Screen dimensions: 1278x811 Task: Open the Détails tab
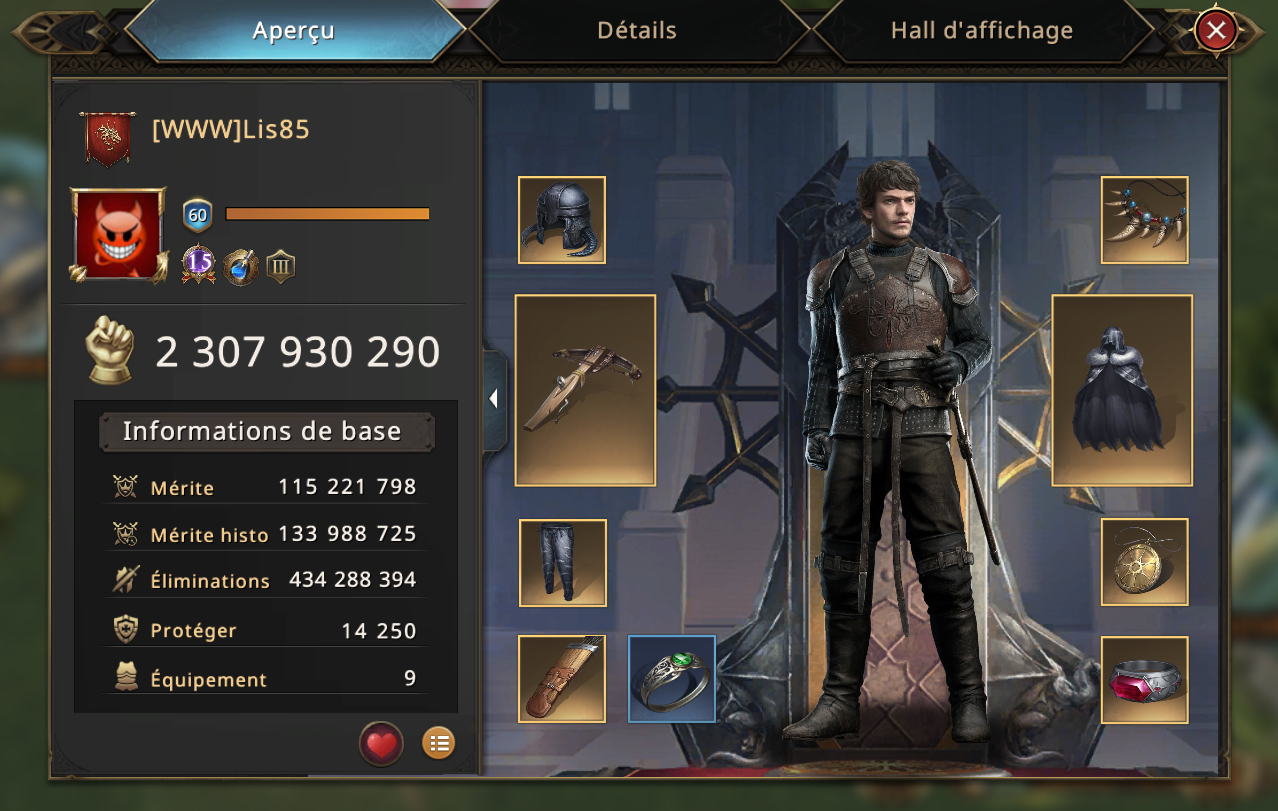click(x=637, y=31)
